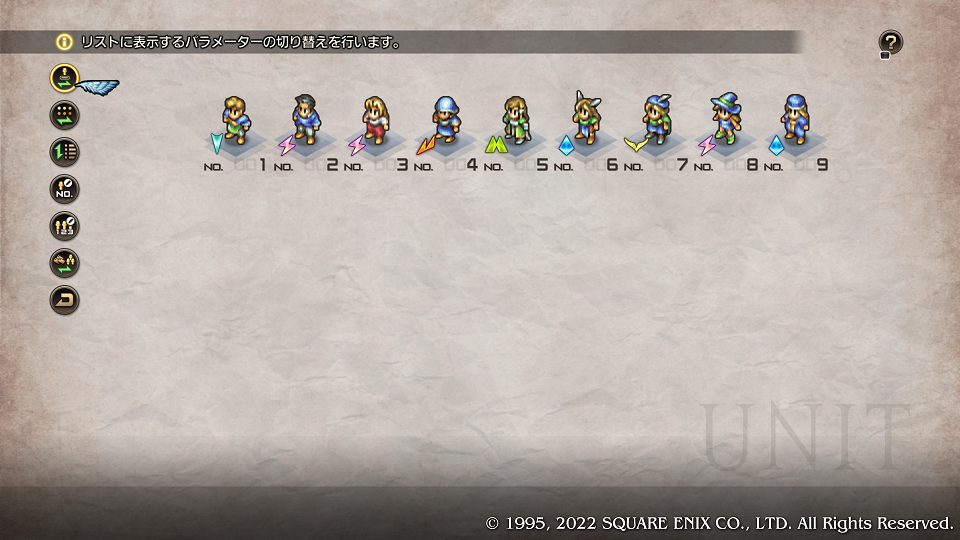Click the grid layout switch icon
Viewport: 960px width, 540px height.
[65, 114]
